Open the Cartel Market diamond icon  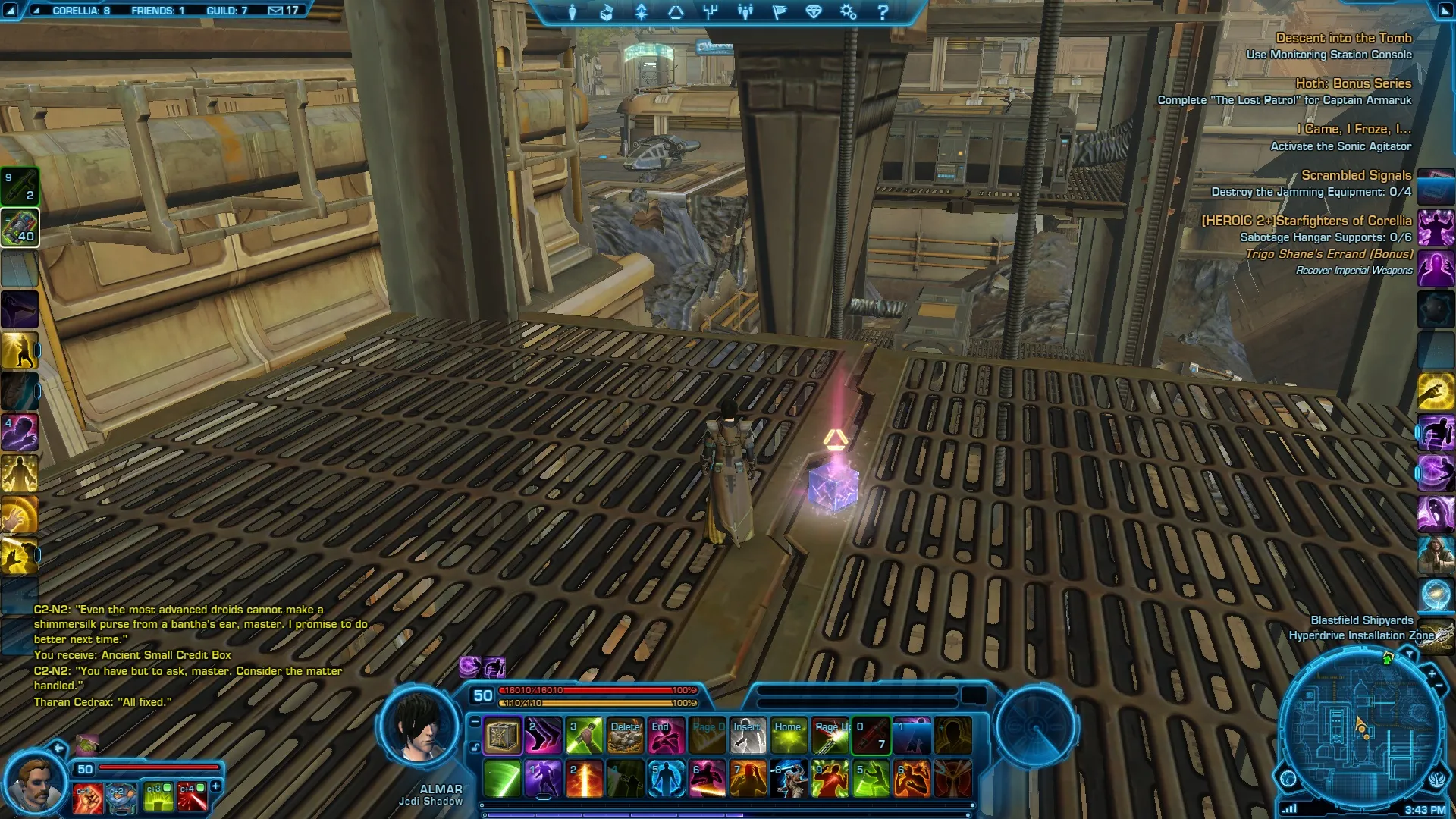pyautogui.click(x=814, y=12)
